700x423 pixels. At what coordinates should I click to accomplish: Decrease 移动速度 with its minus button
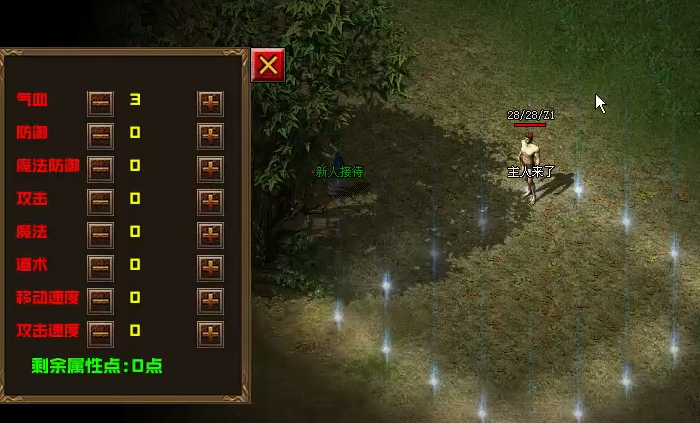coord(101,300)
